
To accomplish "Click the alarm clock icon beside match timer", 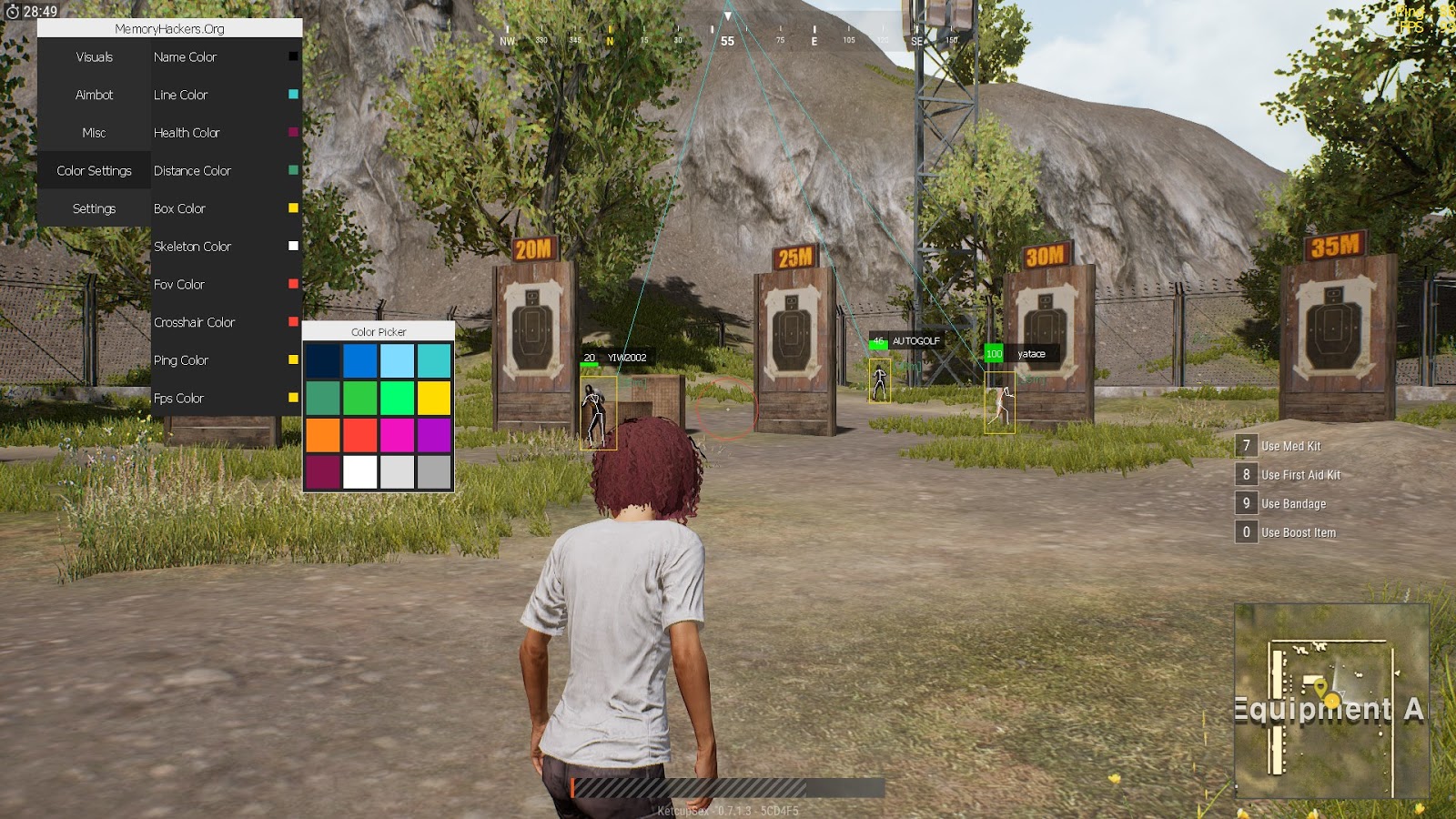I will [11, 11].
